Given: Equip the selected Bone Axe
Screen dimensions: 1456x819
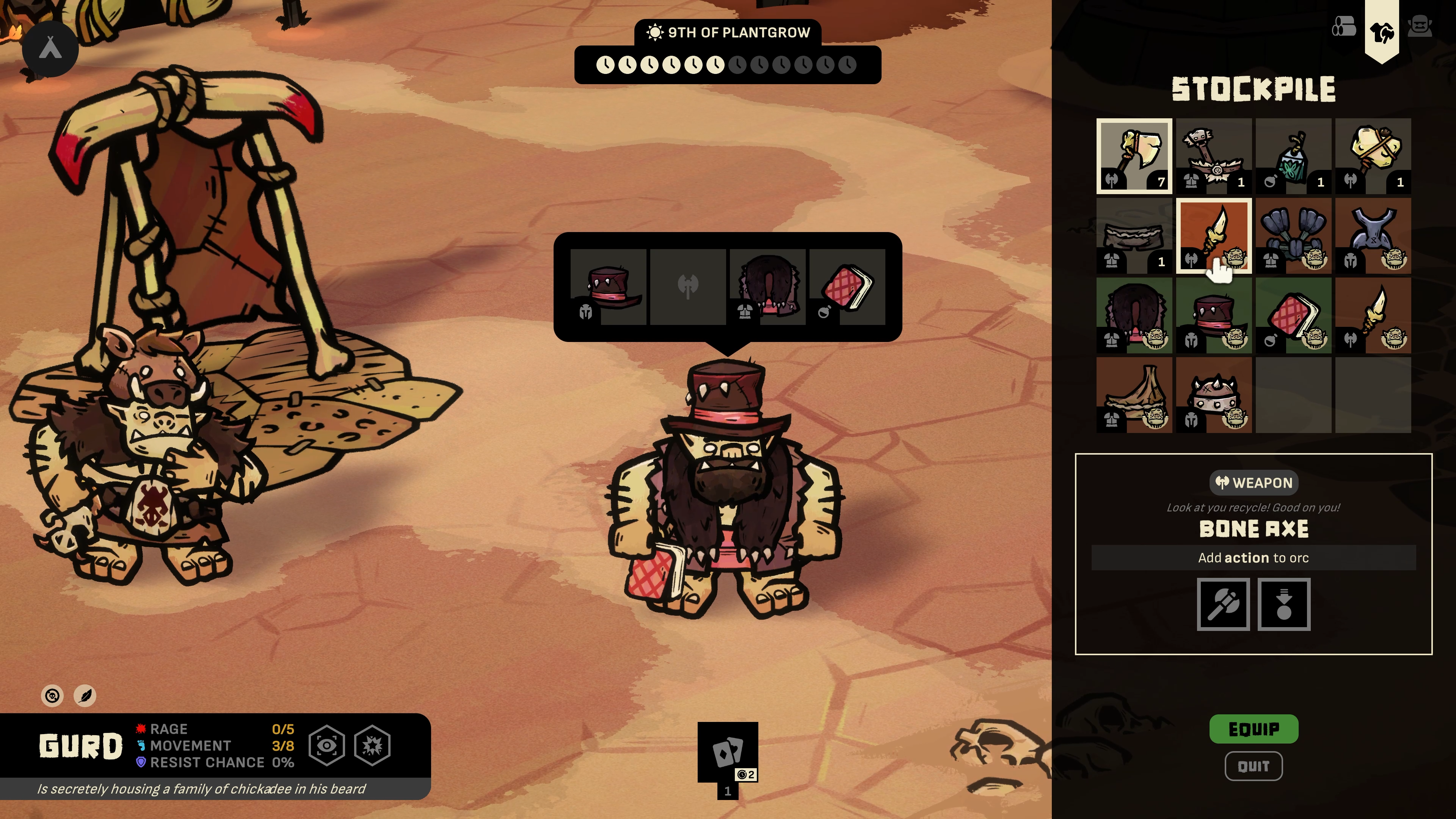Looking at the screenshot, I should click(1253, 729).
